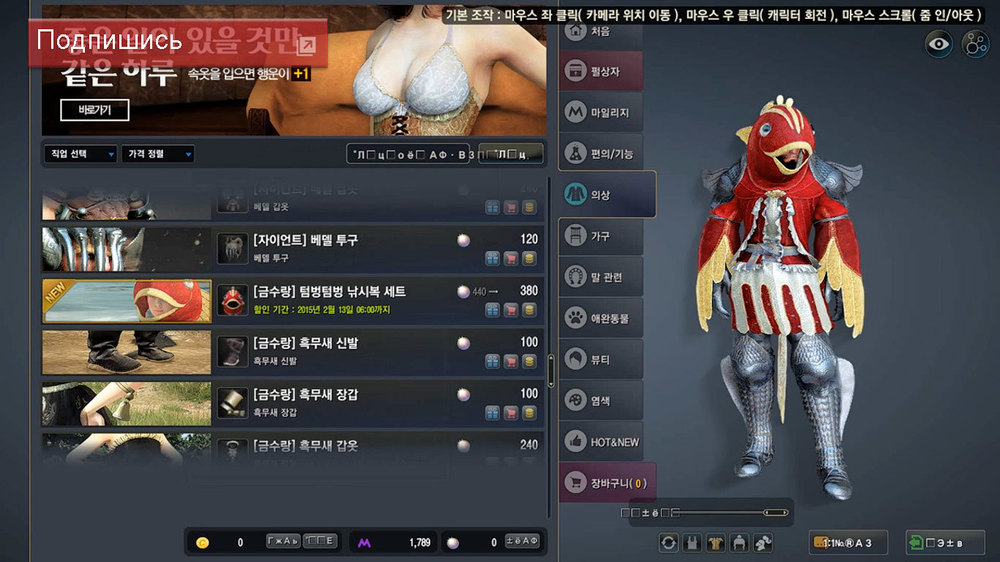Buy the 흑무새 장갑 with the coin icon
The width and height of the screenshot is (1000, 562).
coord(529,413)
